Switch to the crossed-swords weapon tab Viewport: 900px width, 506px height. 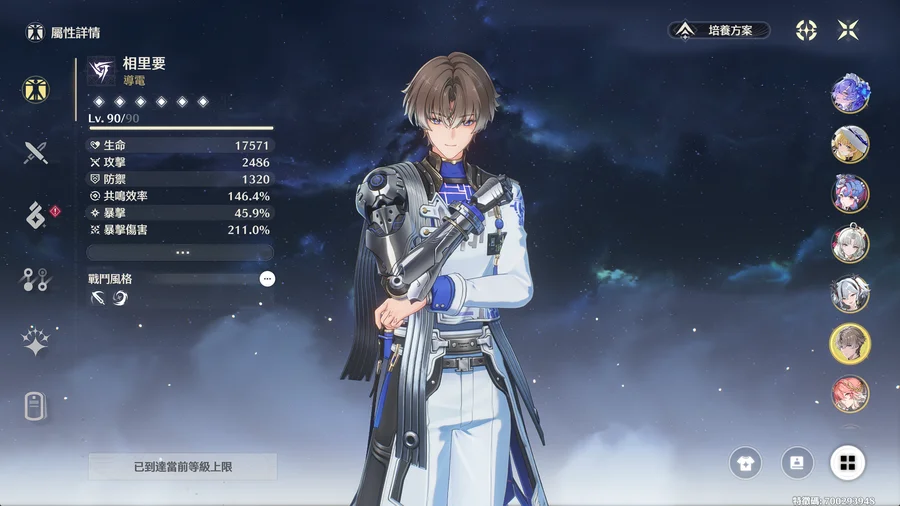37,152
